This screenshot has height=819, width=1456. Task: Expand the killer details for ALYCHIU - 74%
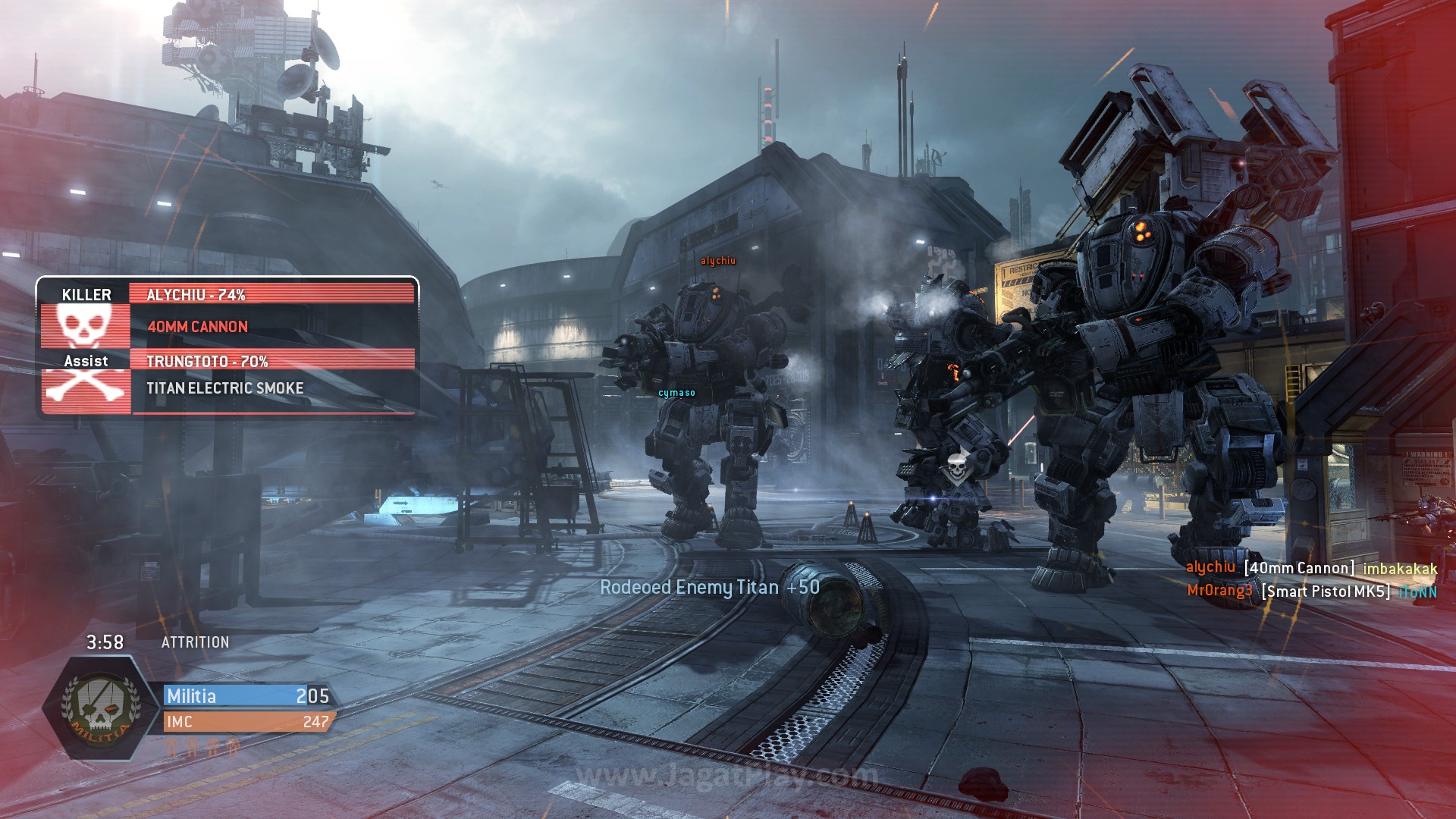pos(198,295)
